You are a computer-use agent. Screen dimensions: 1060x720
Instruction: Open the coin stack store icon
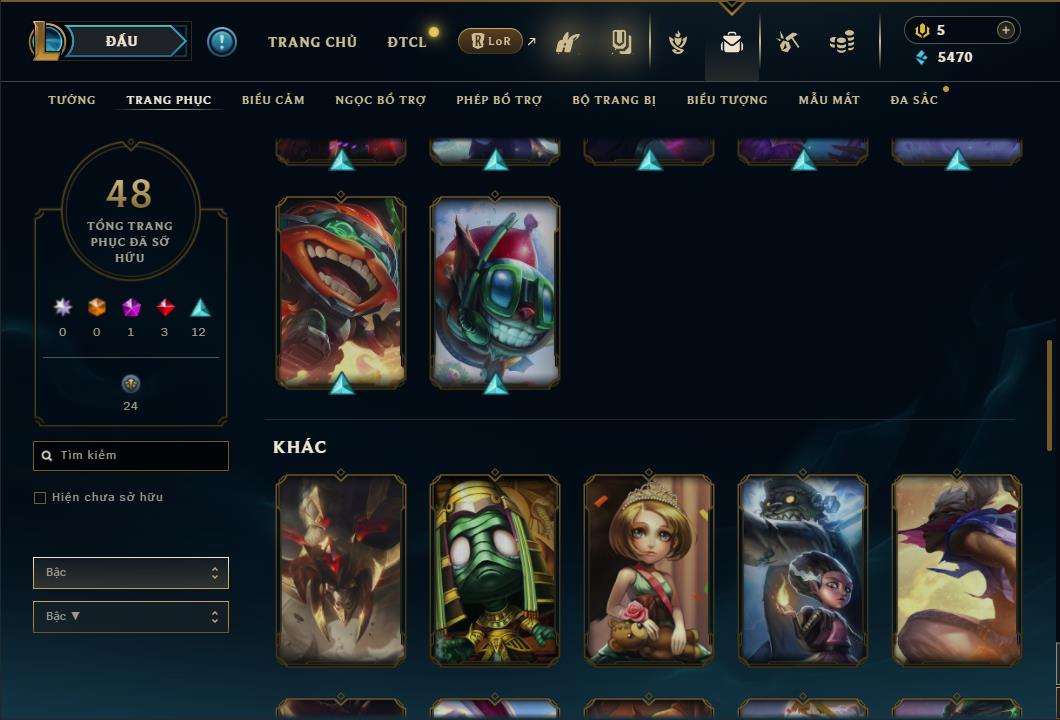tap(842, 42)
